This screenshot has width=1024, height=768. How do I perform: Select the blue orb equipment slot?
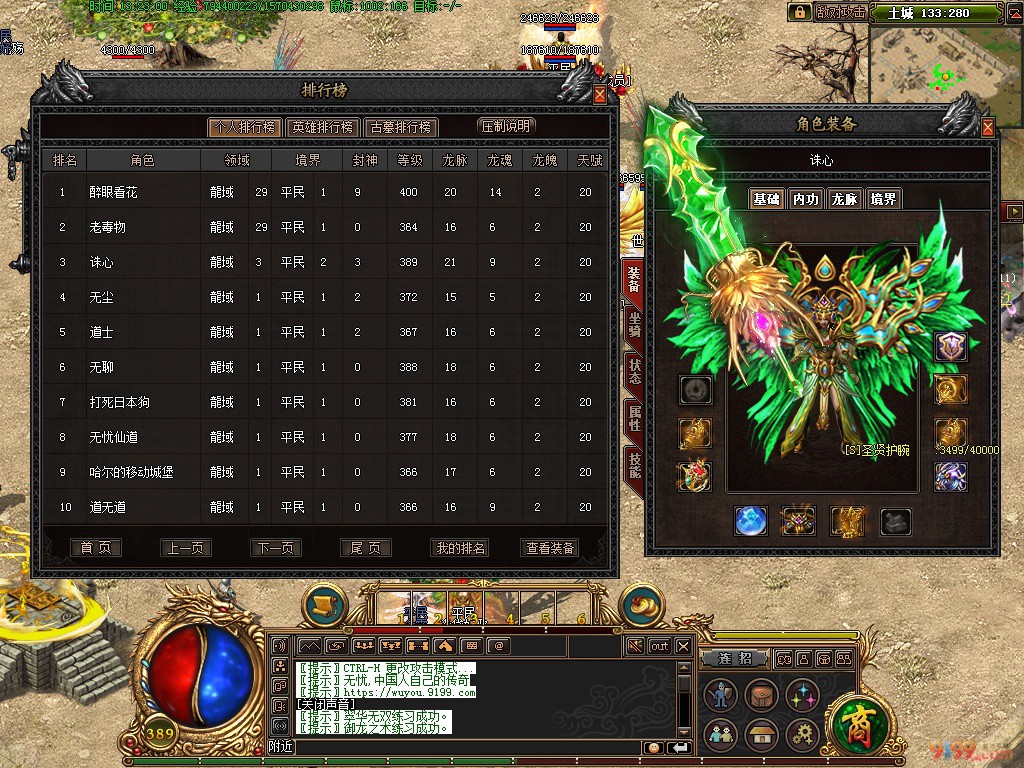pos(751,521)
